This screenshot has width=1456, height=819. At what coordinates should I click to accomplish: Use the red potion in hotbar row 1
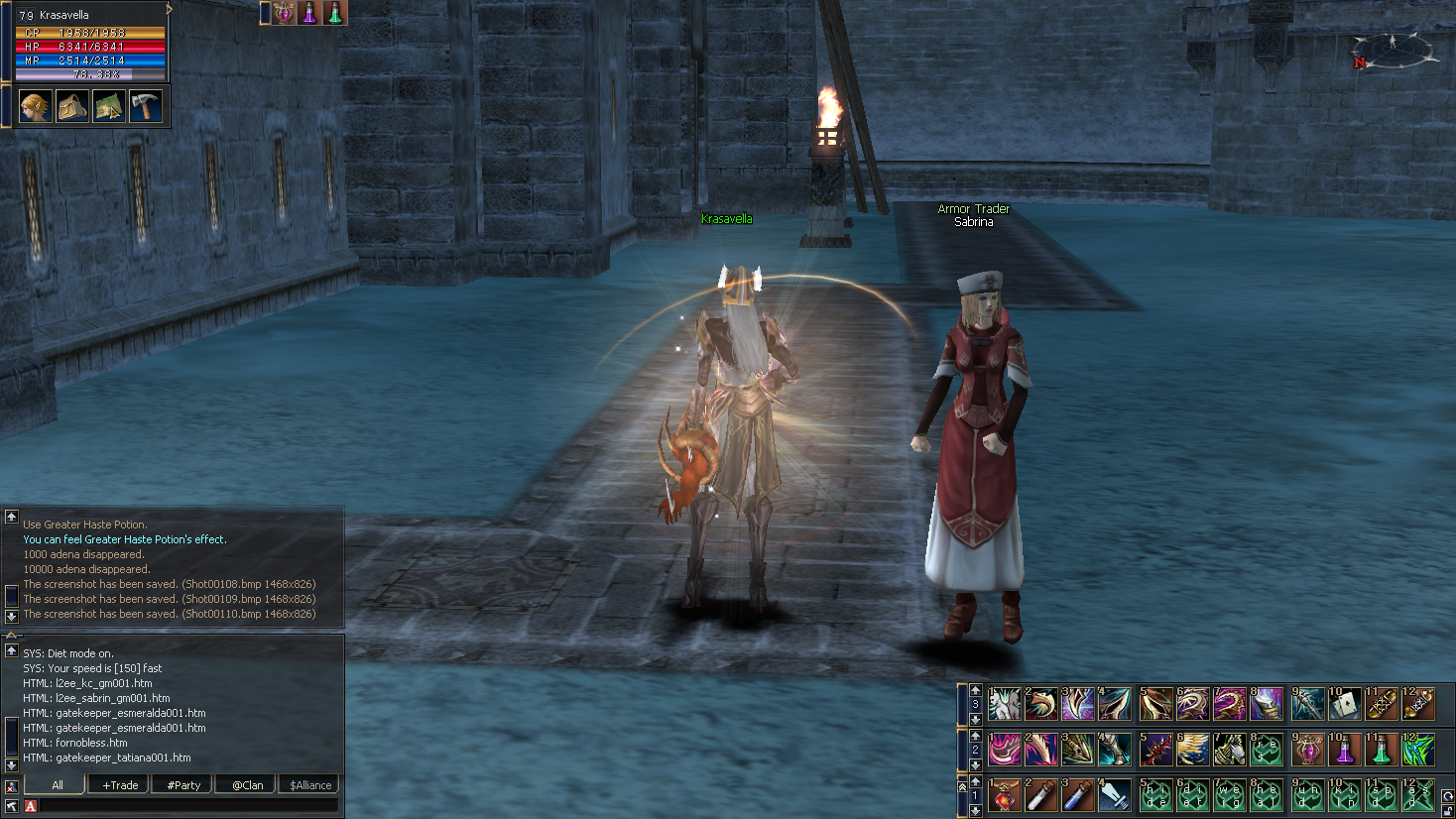tap(1004, 795)
